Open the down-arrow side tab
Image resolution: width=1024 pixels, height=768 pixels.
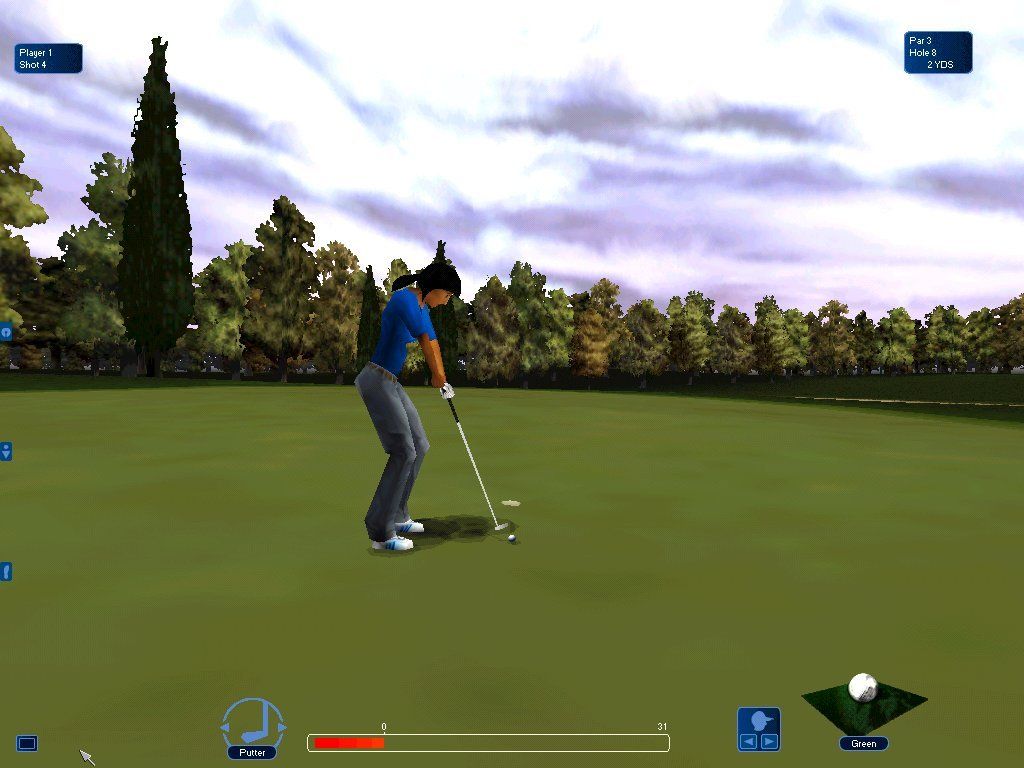pyautogui.click(x=5, y=452)
